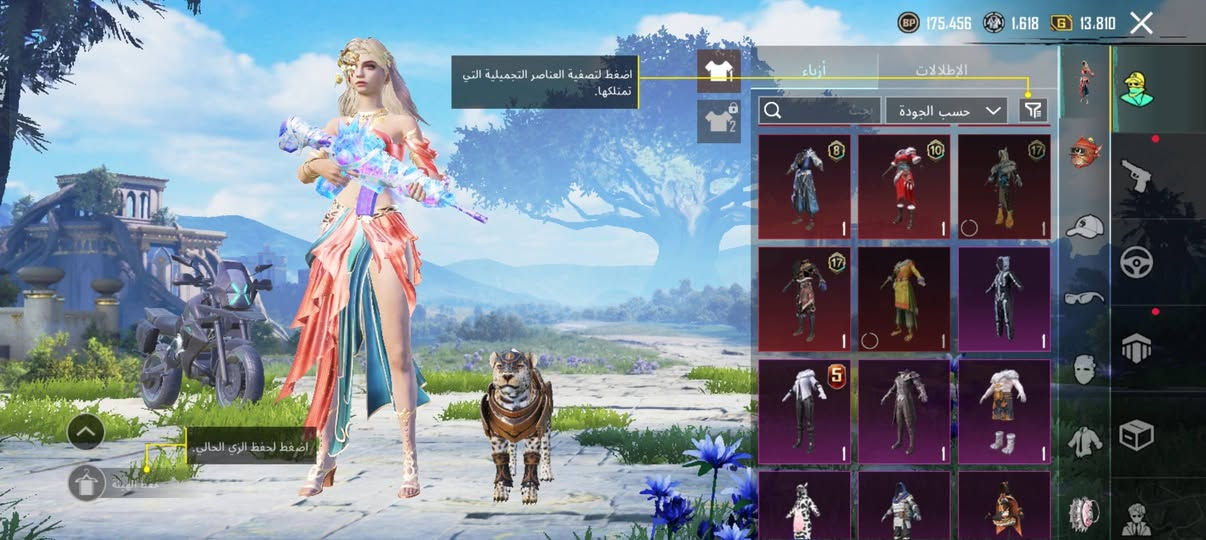This screenshot has width=1206, height=540.
Task: Select the blue outfit with badge 8
Action: pyautogui.click(x=804, y=187)
